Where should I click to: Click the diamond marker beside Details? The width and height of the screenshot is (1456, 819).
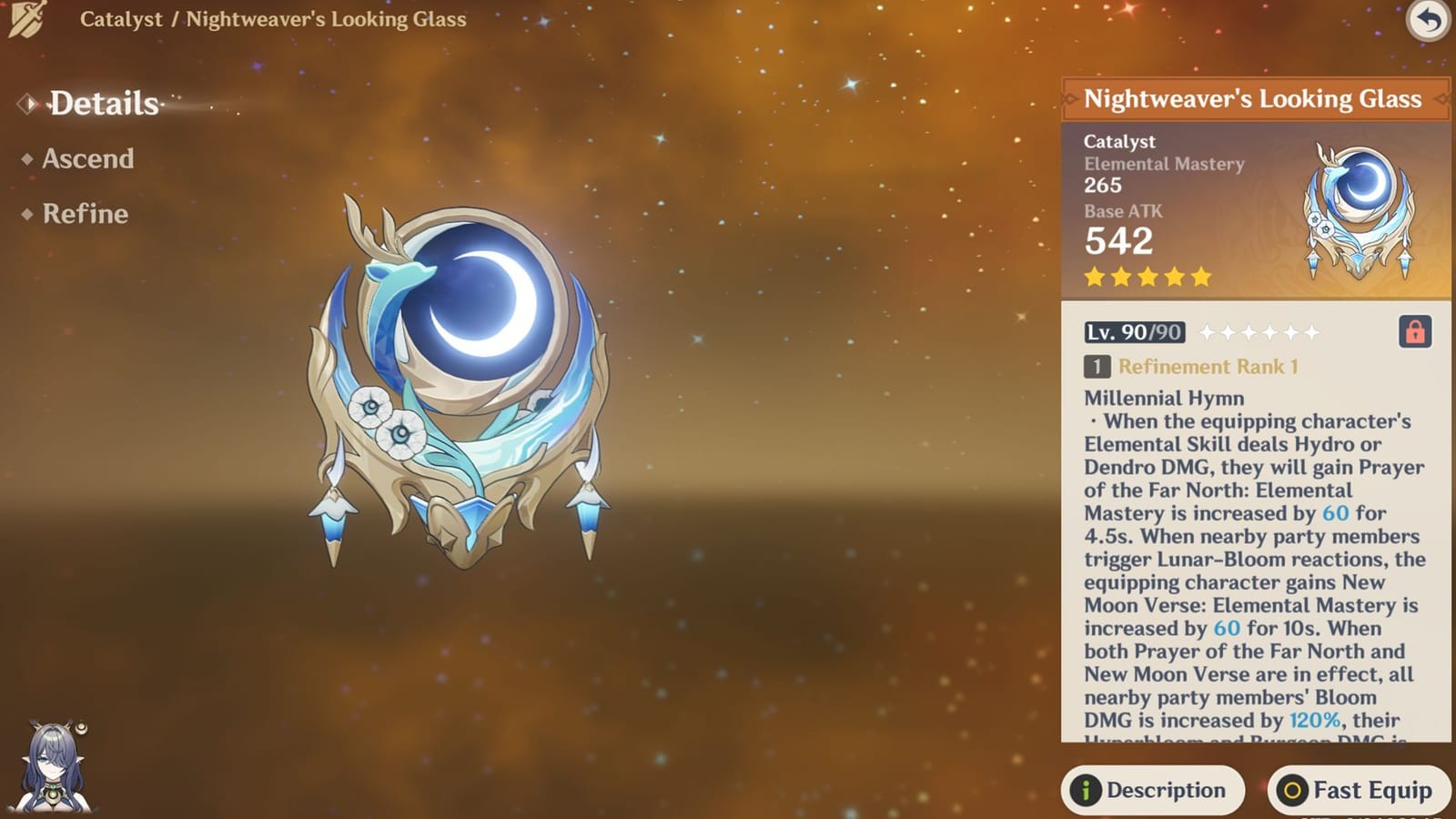pyautogui.click(x=27, y=103)
